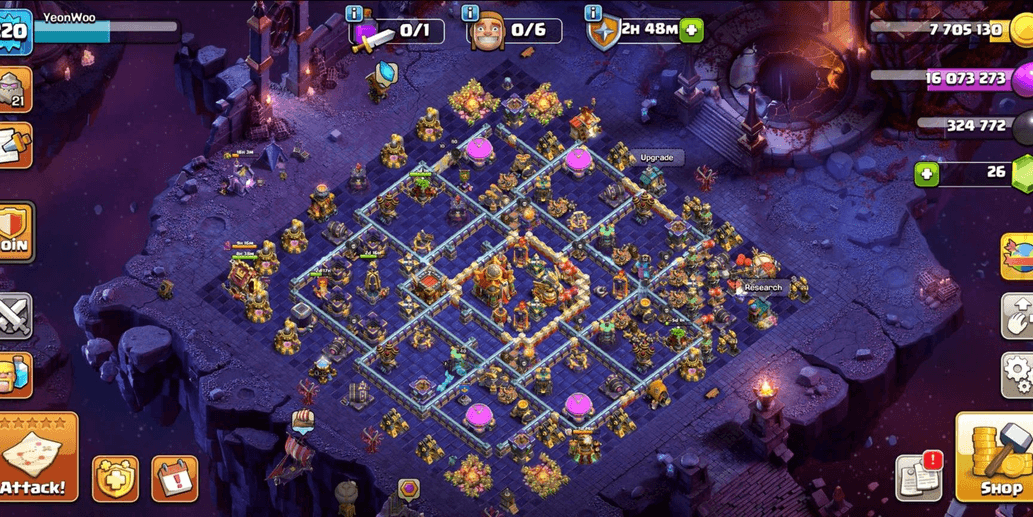1033x517 pixels.
Task: Open the notes icon with red alert
Action: [919, 477]
